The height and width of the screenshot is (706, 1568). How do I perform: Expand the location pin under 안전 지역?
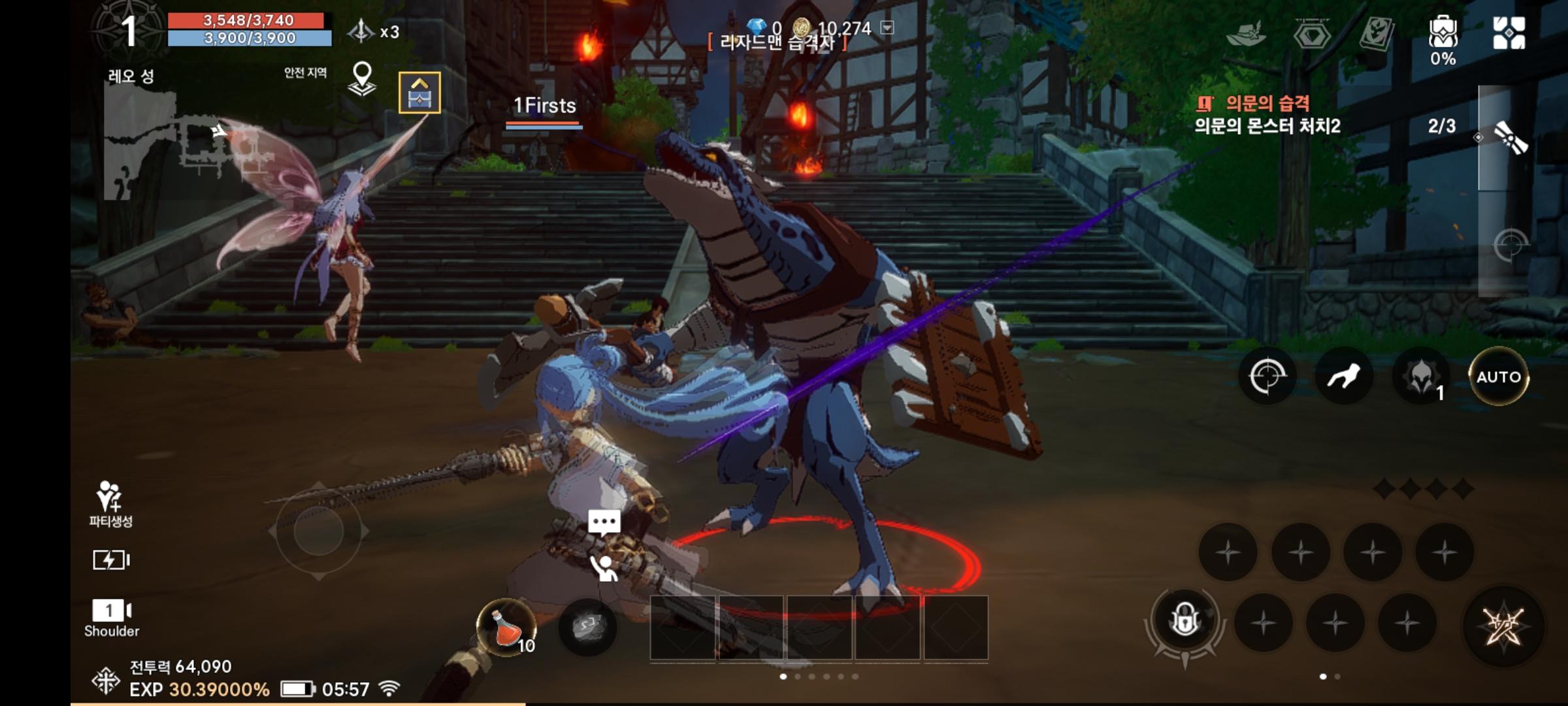tap(362, 80)
